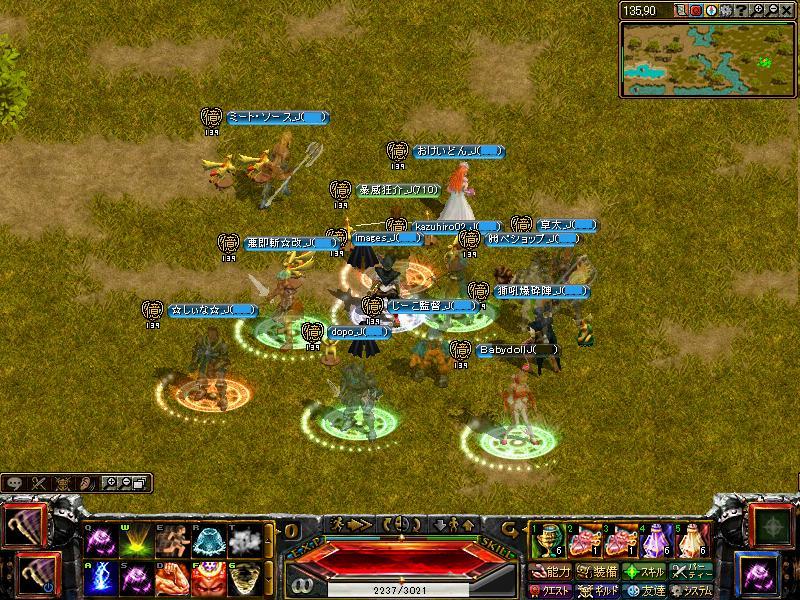Open the パーティー (party) menu
The image size is (800, 600).
point(692,572)
